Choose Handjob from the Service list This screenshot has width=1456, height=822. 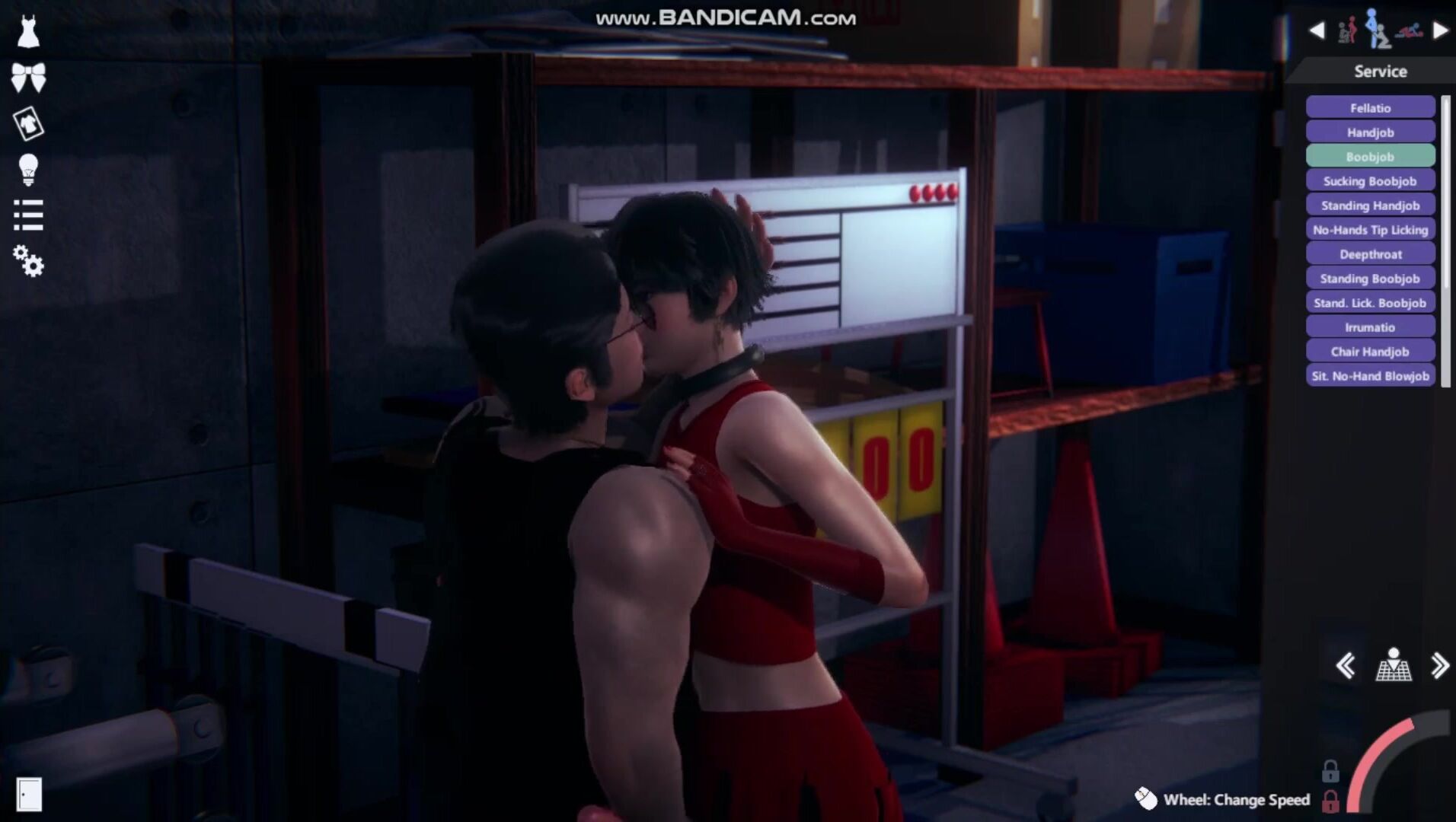1370,132
